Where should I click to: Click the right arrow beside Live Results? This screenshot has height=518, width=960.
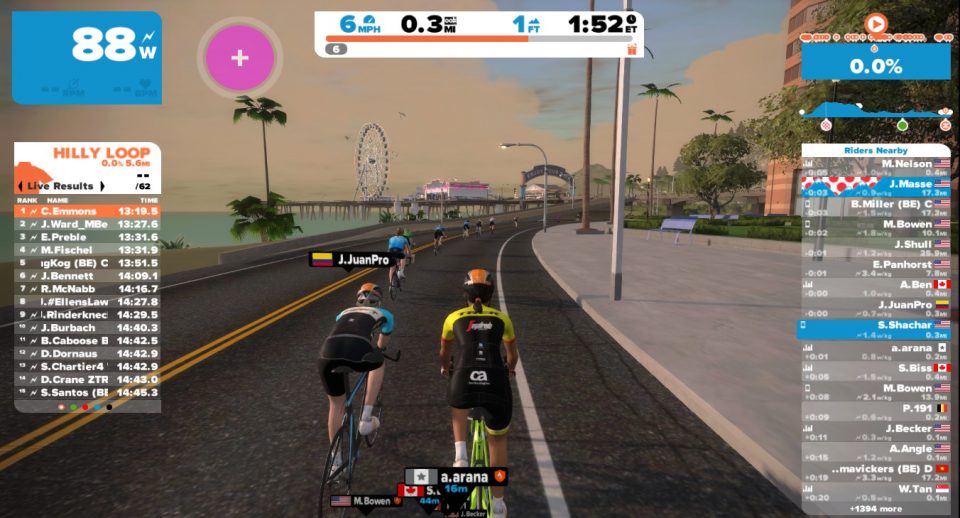102,186
